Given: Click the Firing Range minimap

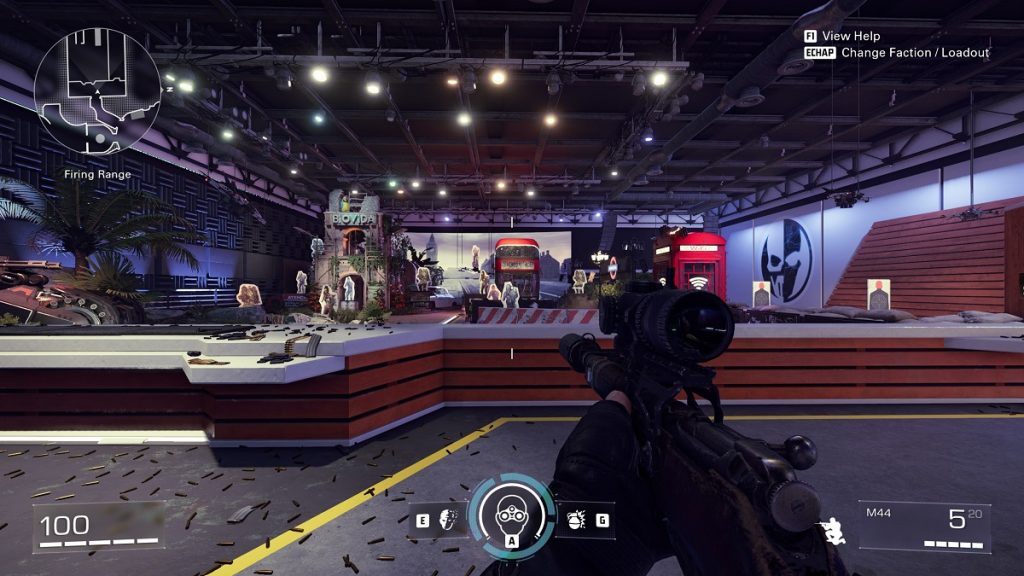Looking at the screenshot, I should coord(97,92).
